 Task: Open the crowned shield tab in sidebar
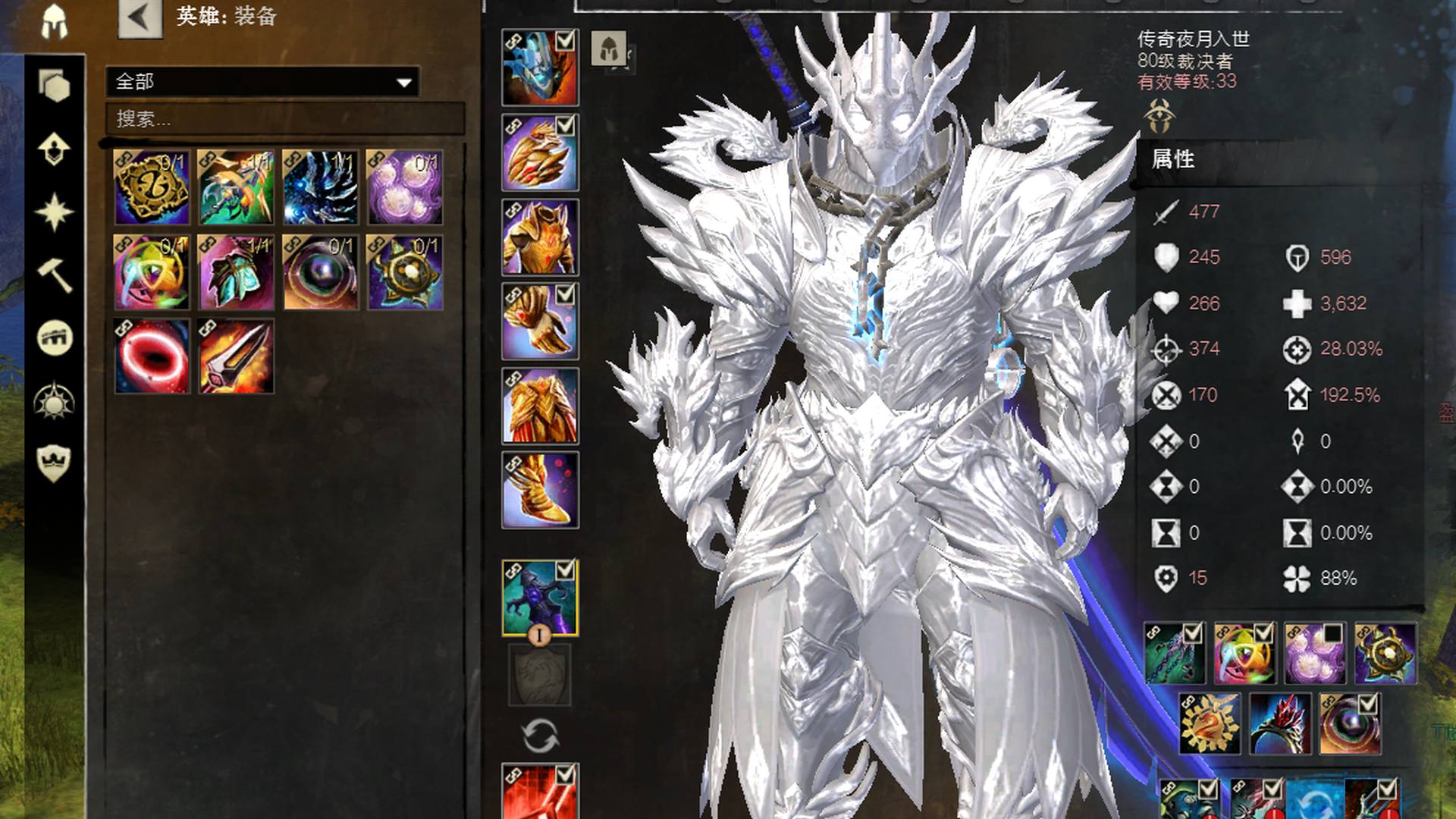pos(55,463)
